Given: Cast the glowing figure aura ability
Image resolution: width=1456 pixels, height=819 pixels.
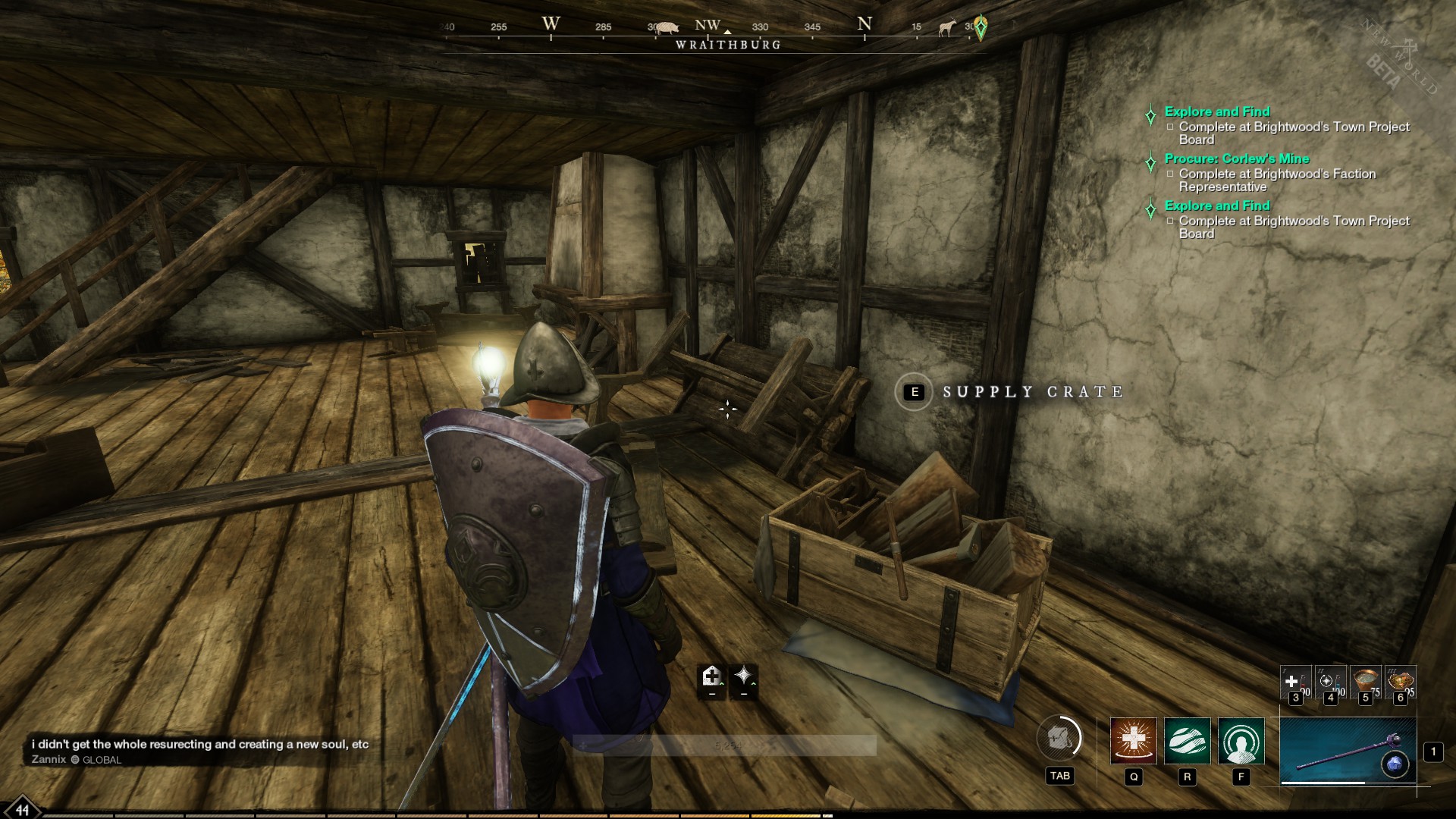Looking at the screenshot, I should (x=1241, y=740).
